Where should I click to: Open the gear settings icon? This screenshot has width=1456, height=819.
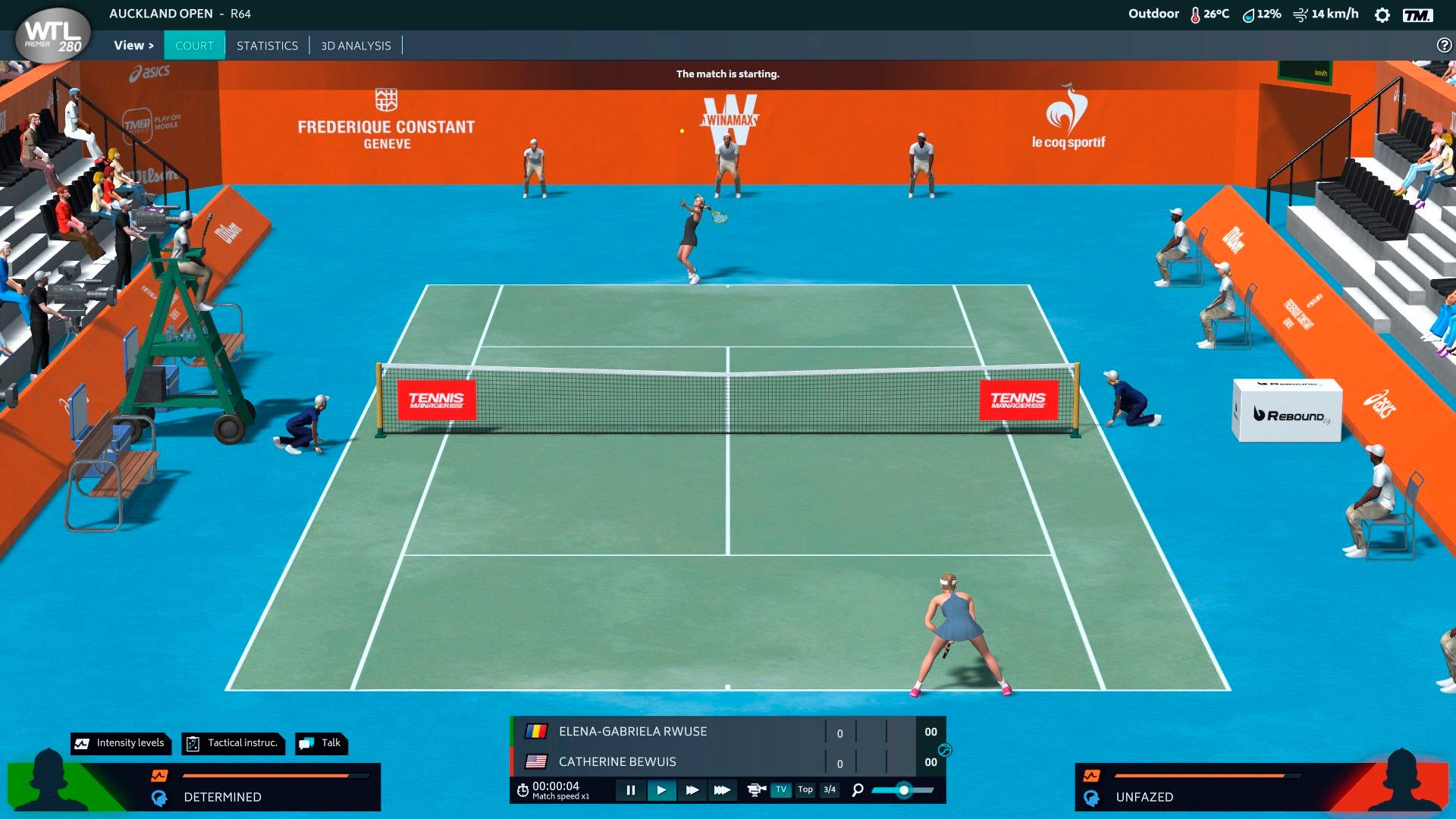pyautogui.click(x=1382, y=15)
